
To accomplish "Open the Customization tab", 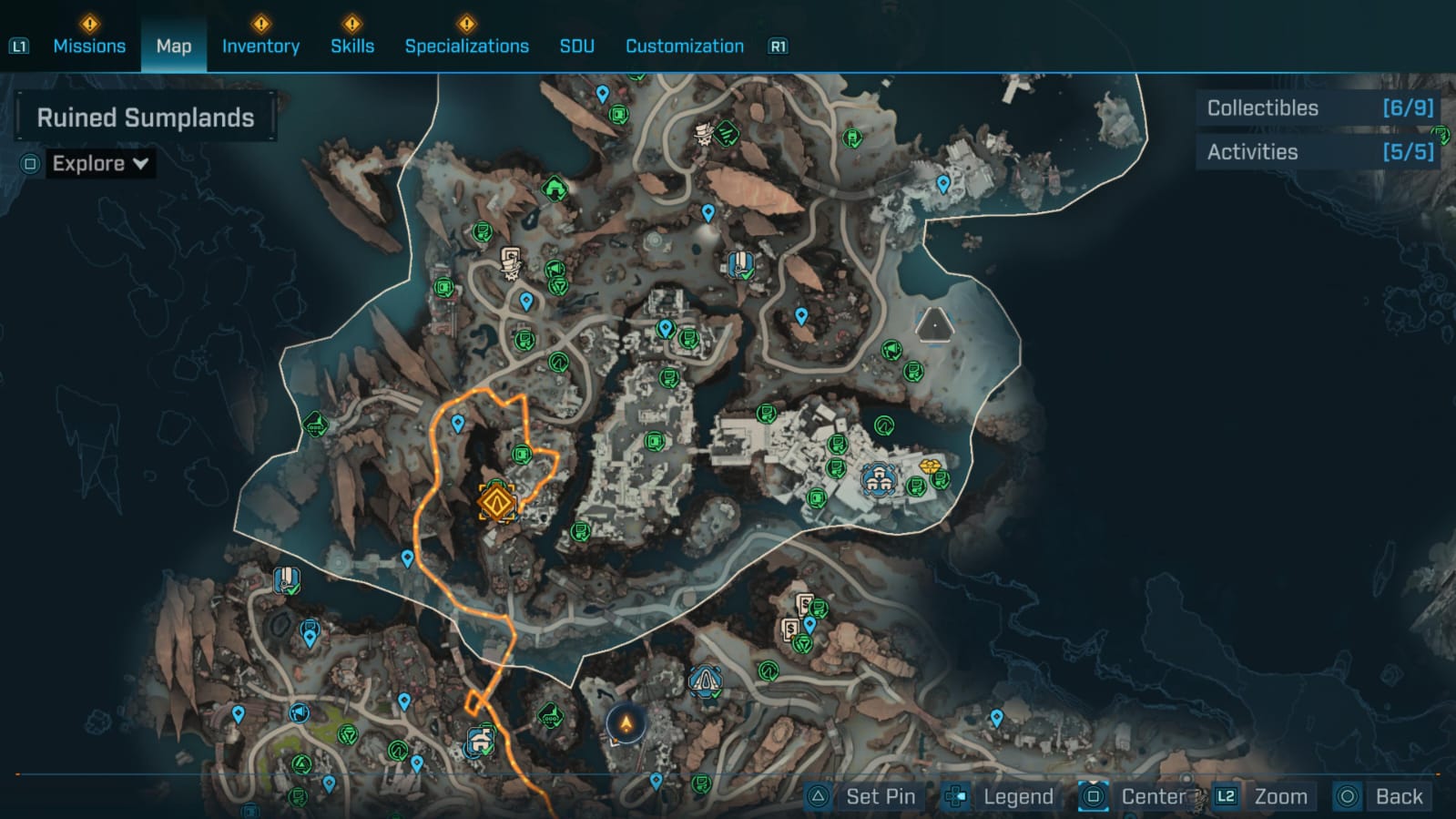I will click(x=684, y=46).
